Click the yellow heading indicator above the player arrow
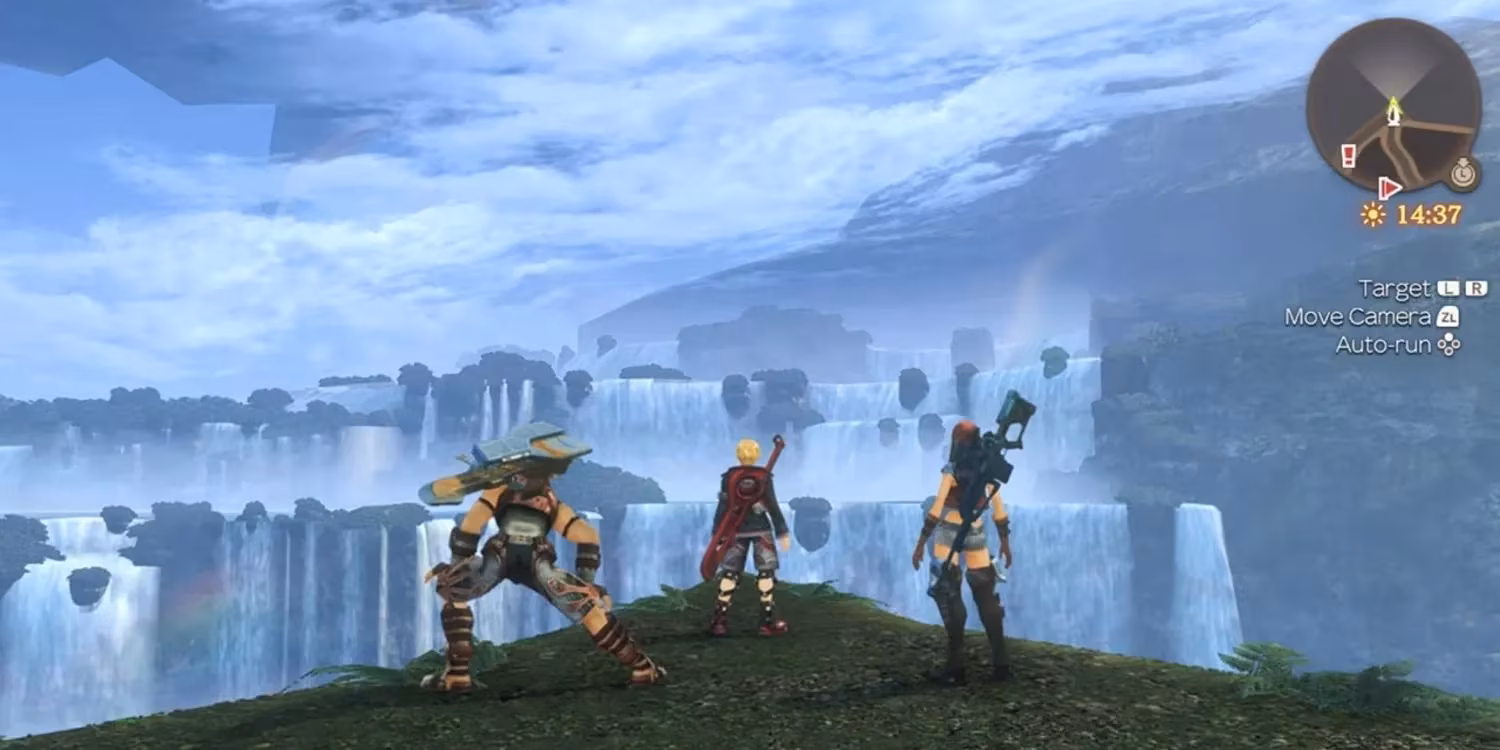Viewport: 1500px width, 750px height. click(x=1393, y=101)
